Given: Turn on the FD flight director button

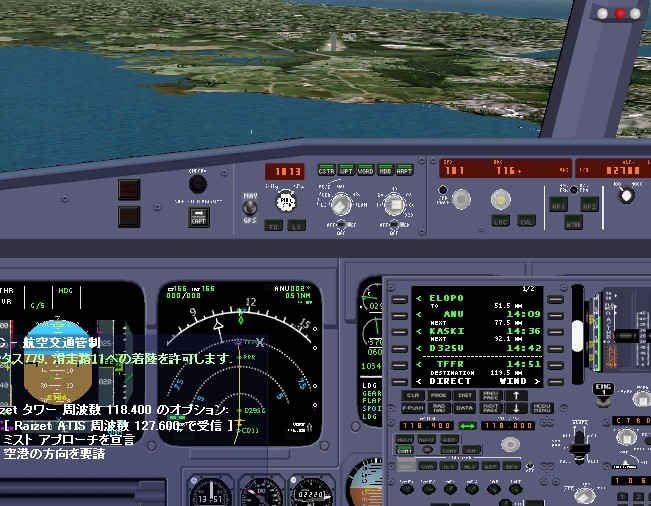Looking at the screenshot, I should [x=273, y=226].
